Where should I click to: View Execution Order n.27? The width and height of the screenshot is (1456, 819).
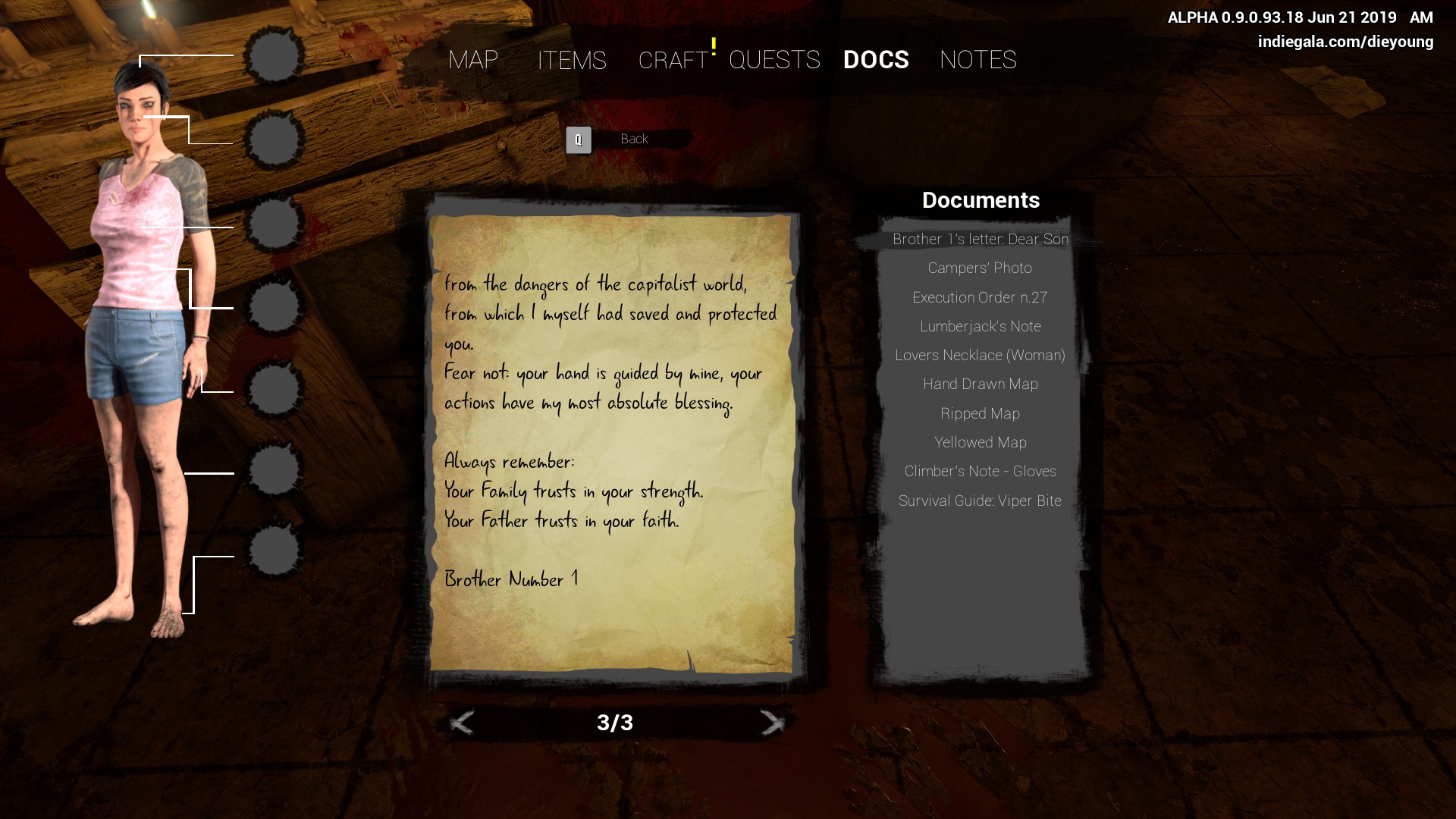point(980,297)
